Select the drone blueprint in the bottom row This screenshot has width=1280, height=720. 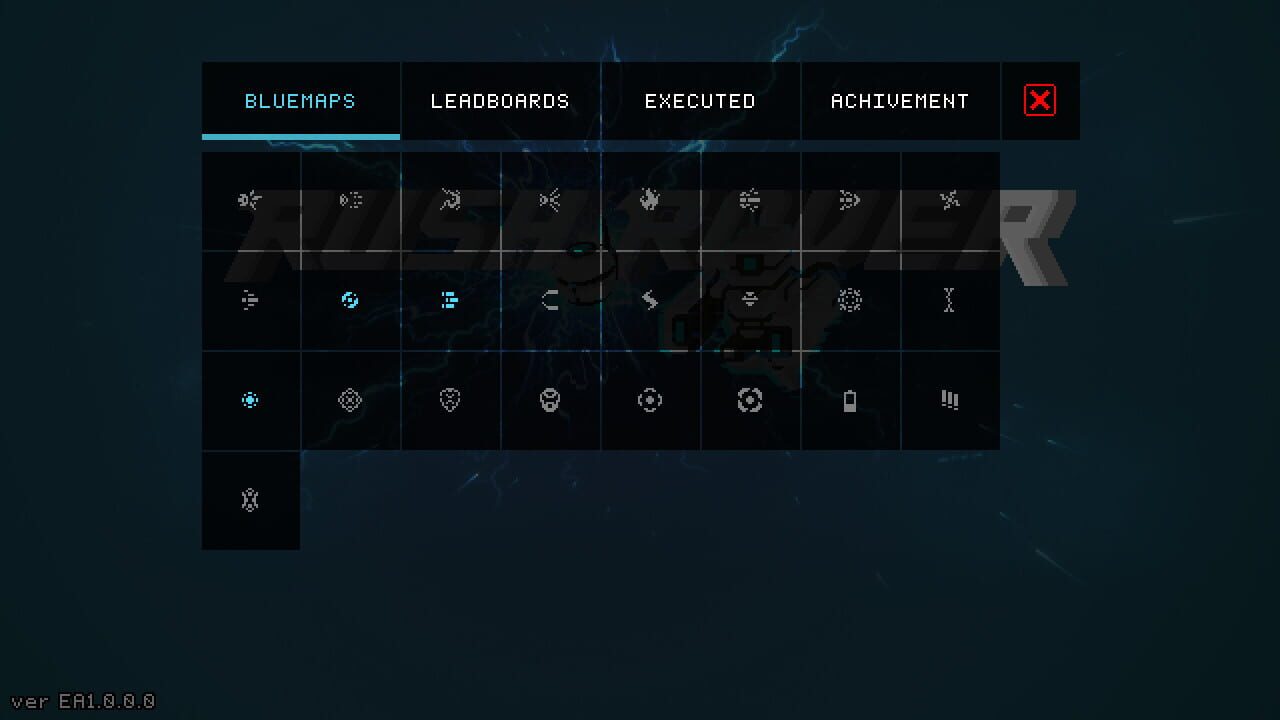(250, 500)
